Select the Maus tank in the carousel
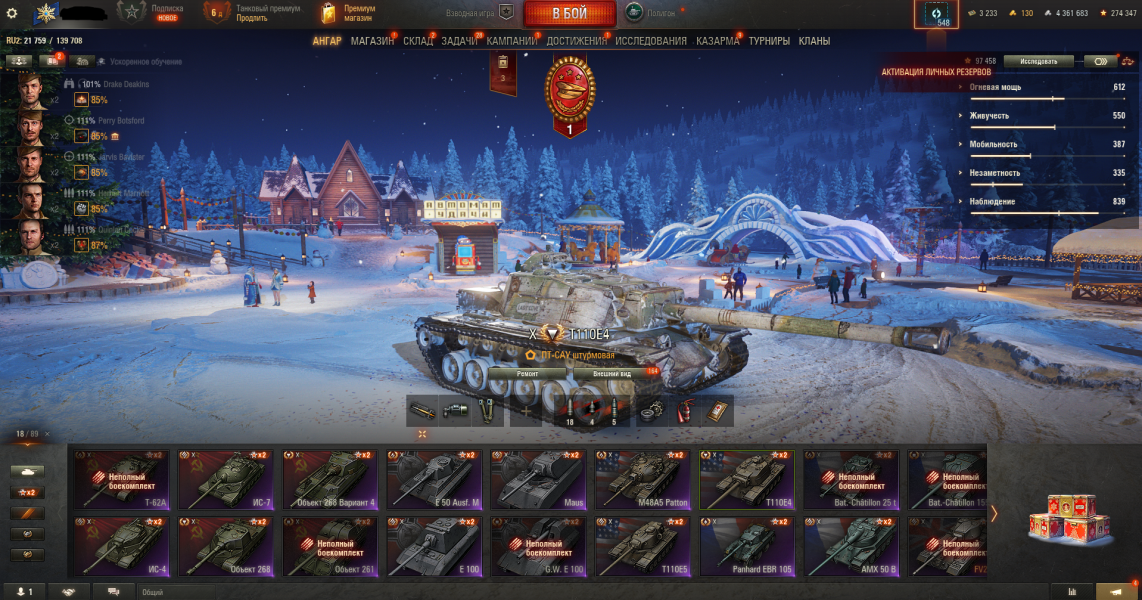 538,480
